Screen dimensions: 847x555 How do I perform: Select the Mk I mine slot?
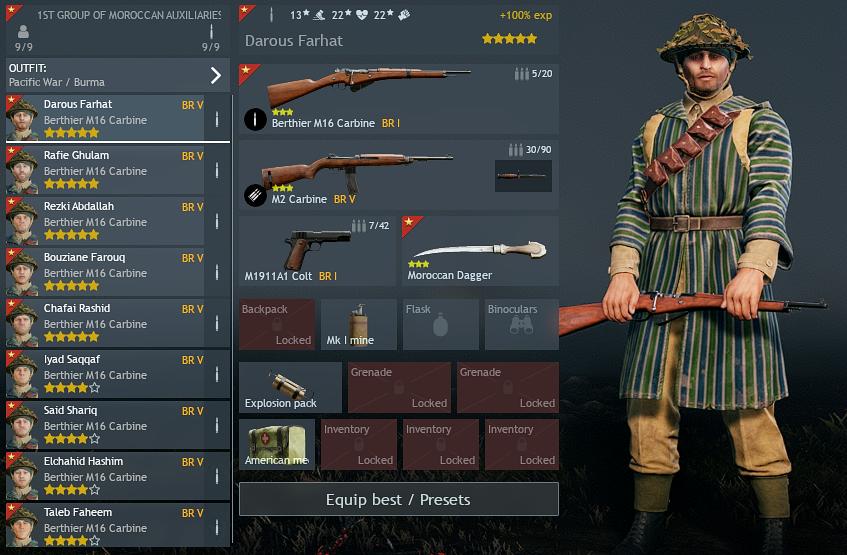click(x=358, y=325)
